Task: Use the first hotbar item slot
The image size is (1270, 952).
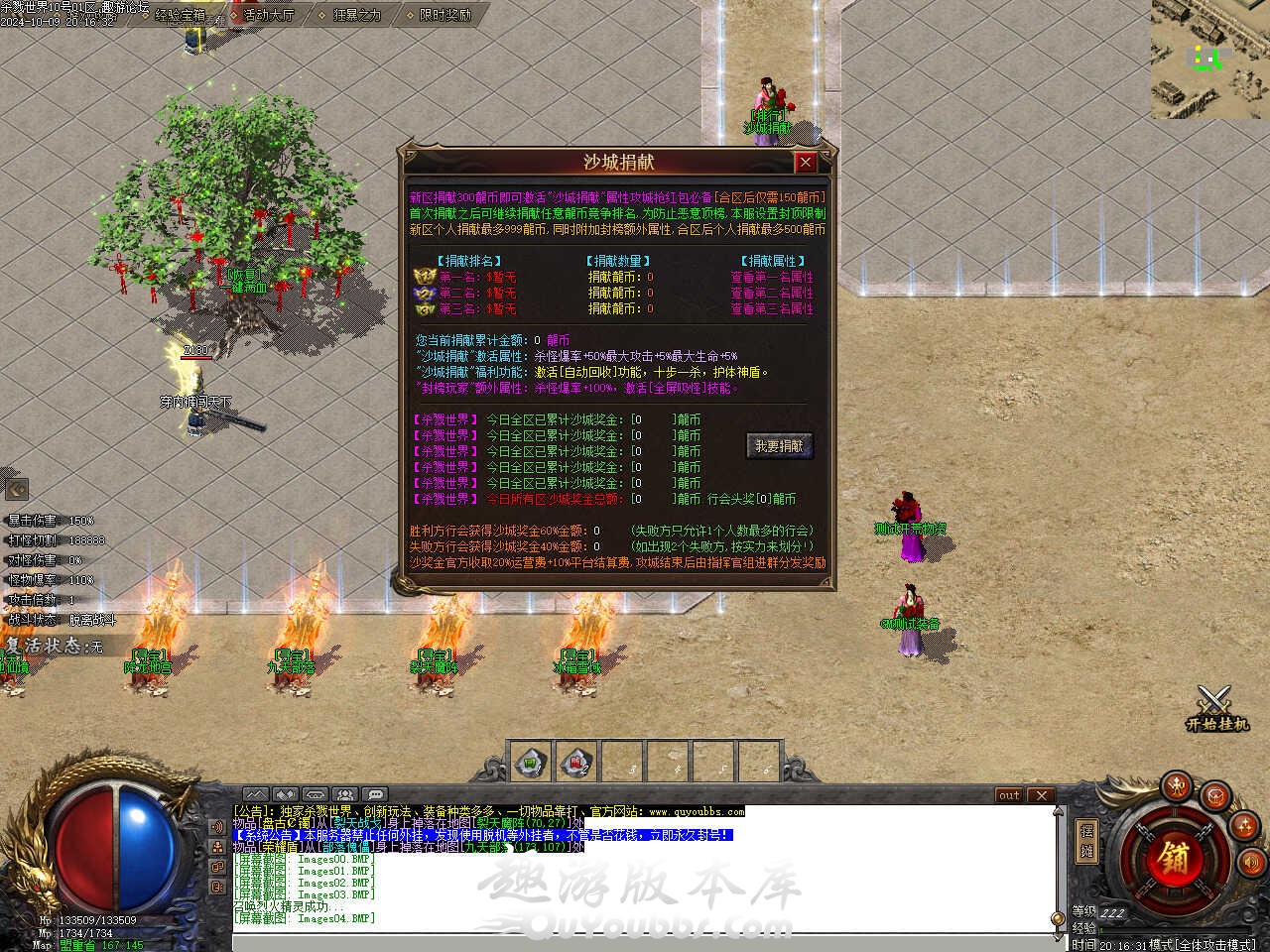Action: 533,763
